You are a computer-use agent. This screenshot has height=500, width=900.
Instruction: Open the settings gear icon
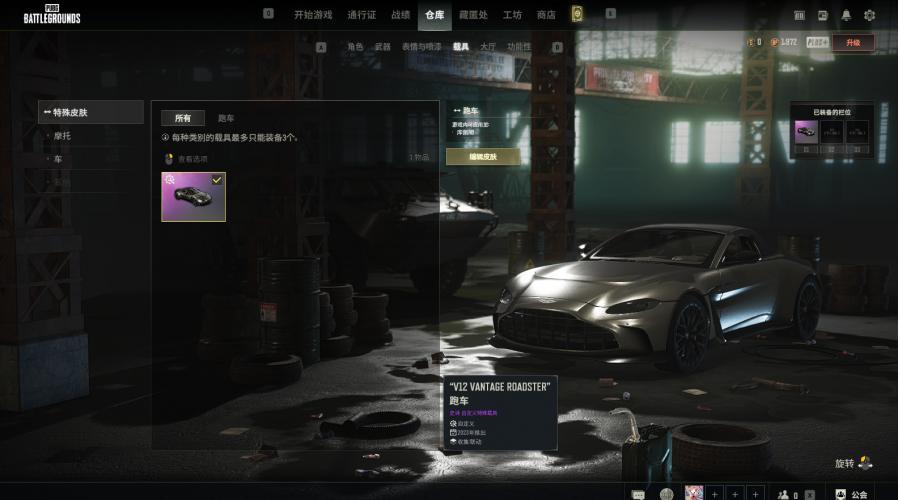click(x=869, y=15)
